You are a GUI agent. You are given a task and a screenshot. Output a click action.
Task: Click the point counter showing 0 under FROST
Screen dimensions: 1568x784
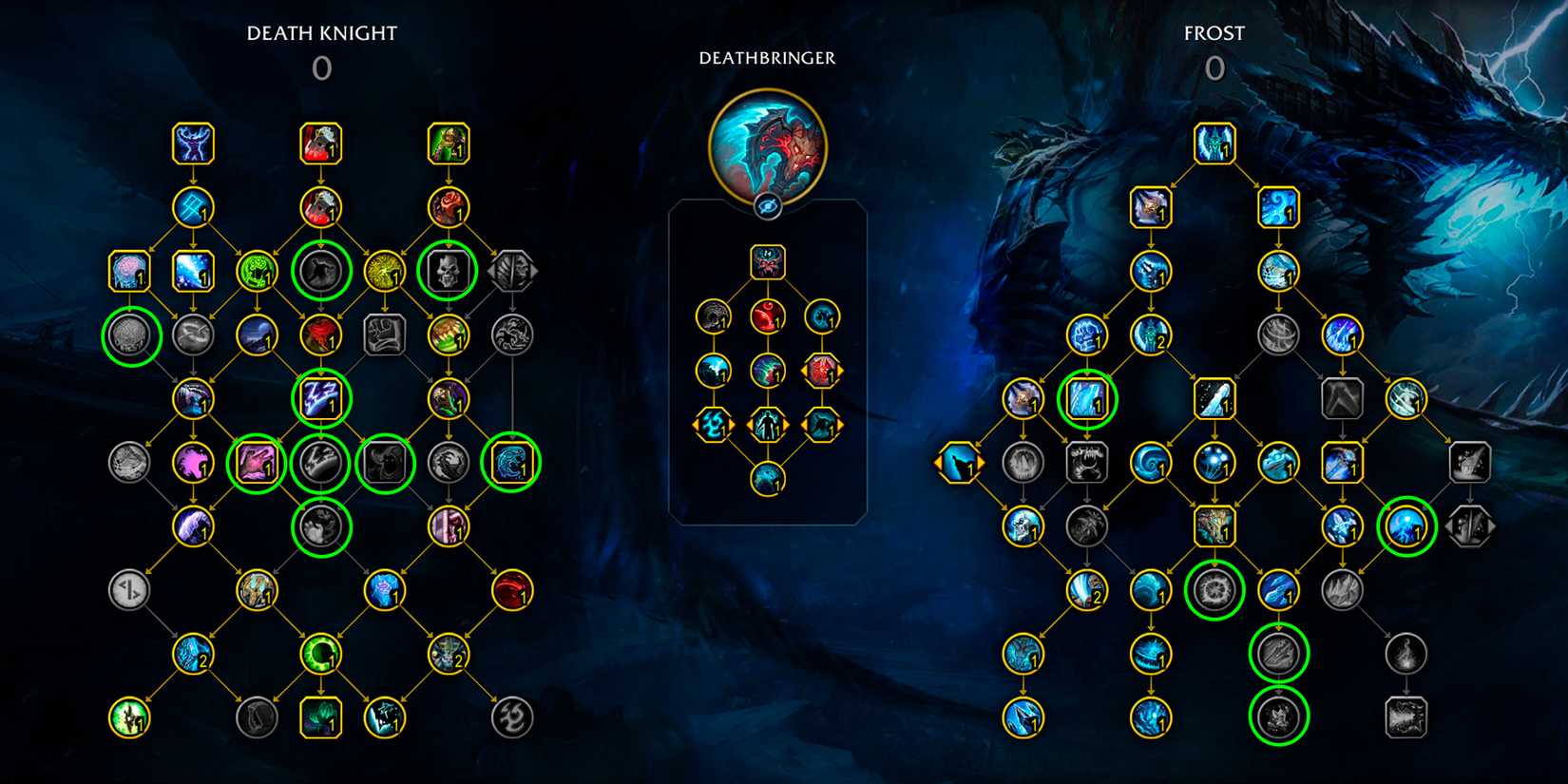(x=1214, y=68)
